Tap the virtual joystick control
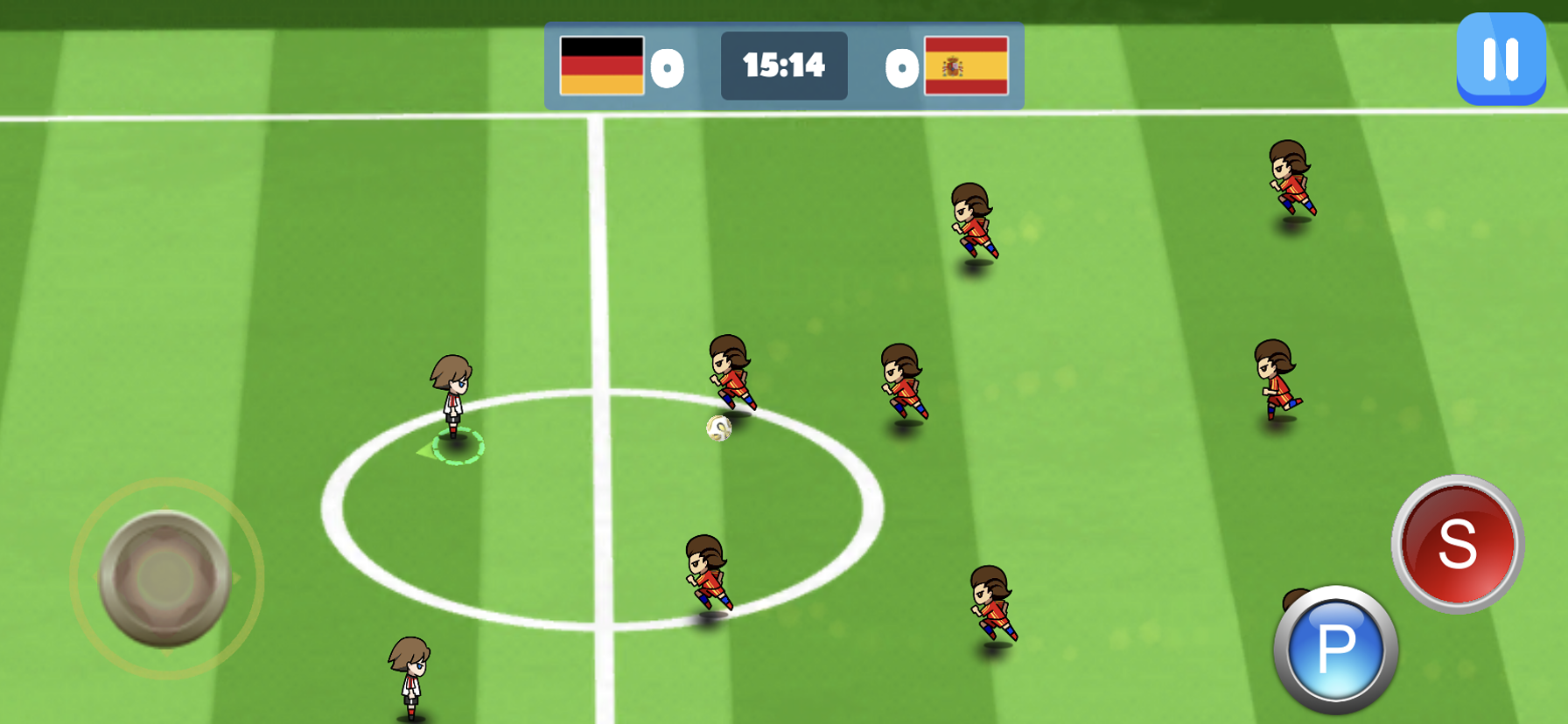Screen dimensions: 1568x724 click(163, 577)
